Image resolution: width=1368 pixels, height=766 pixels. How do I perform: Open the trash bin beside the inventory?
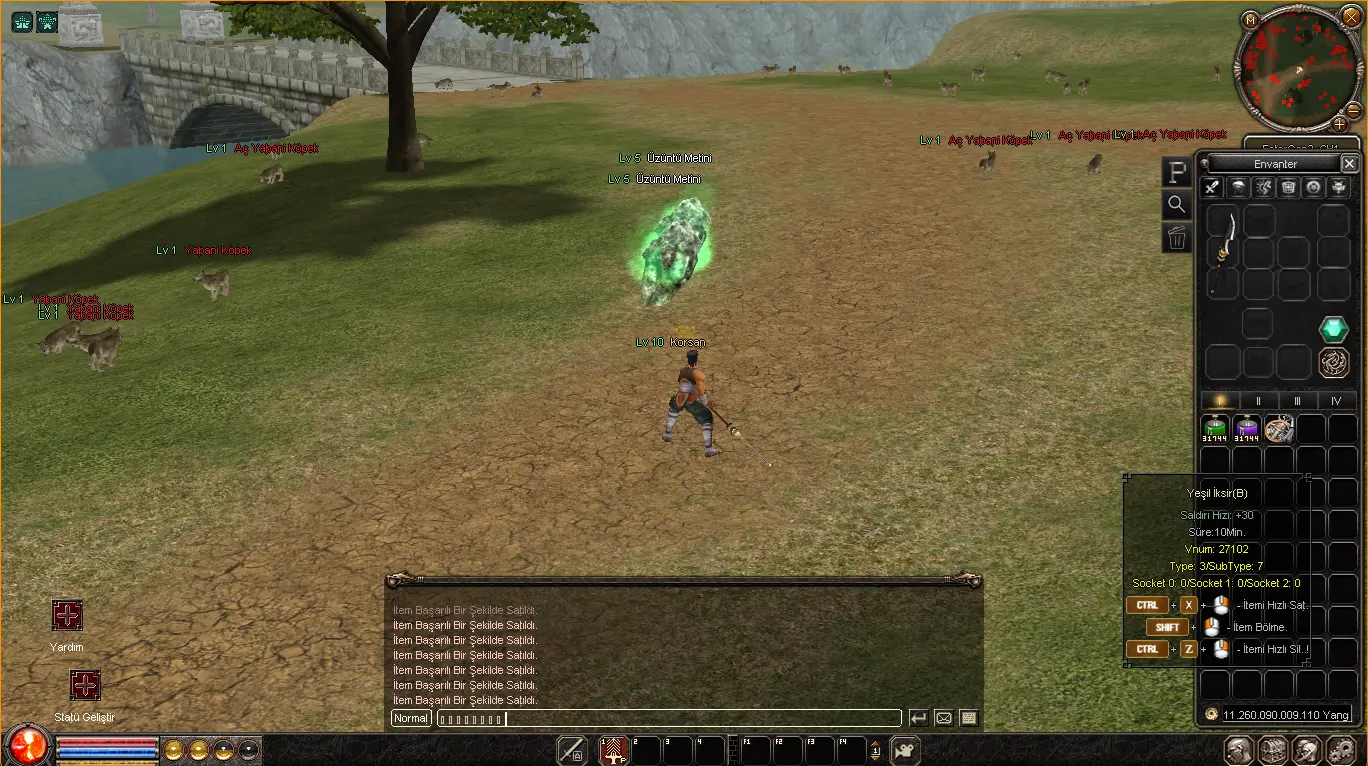click(1177, 238)
